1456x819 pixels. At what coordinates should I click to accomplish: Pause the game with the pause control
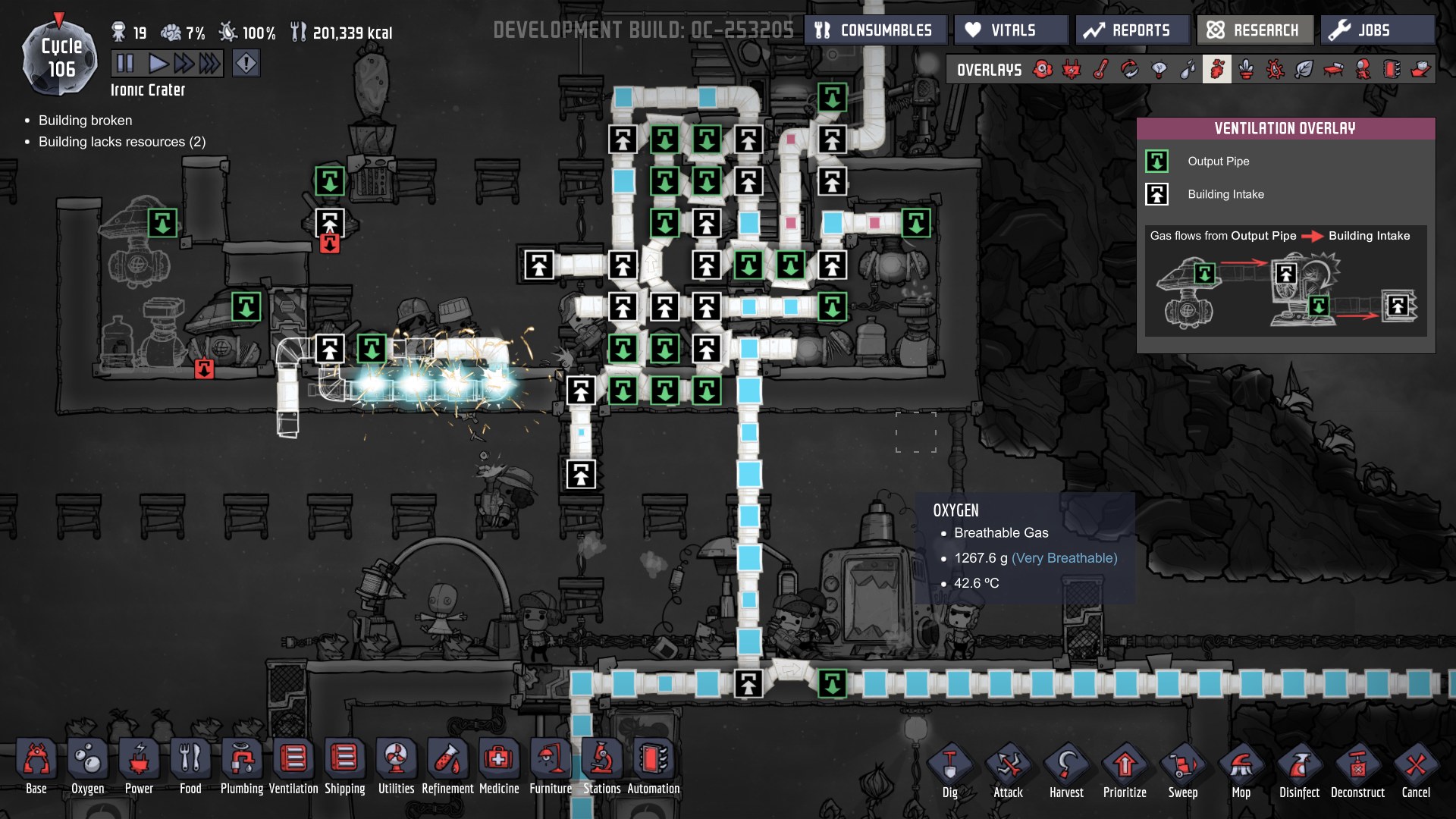pyautogui.click(x=125, y=63)
